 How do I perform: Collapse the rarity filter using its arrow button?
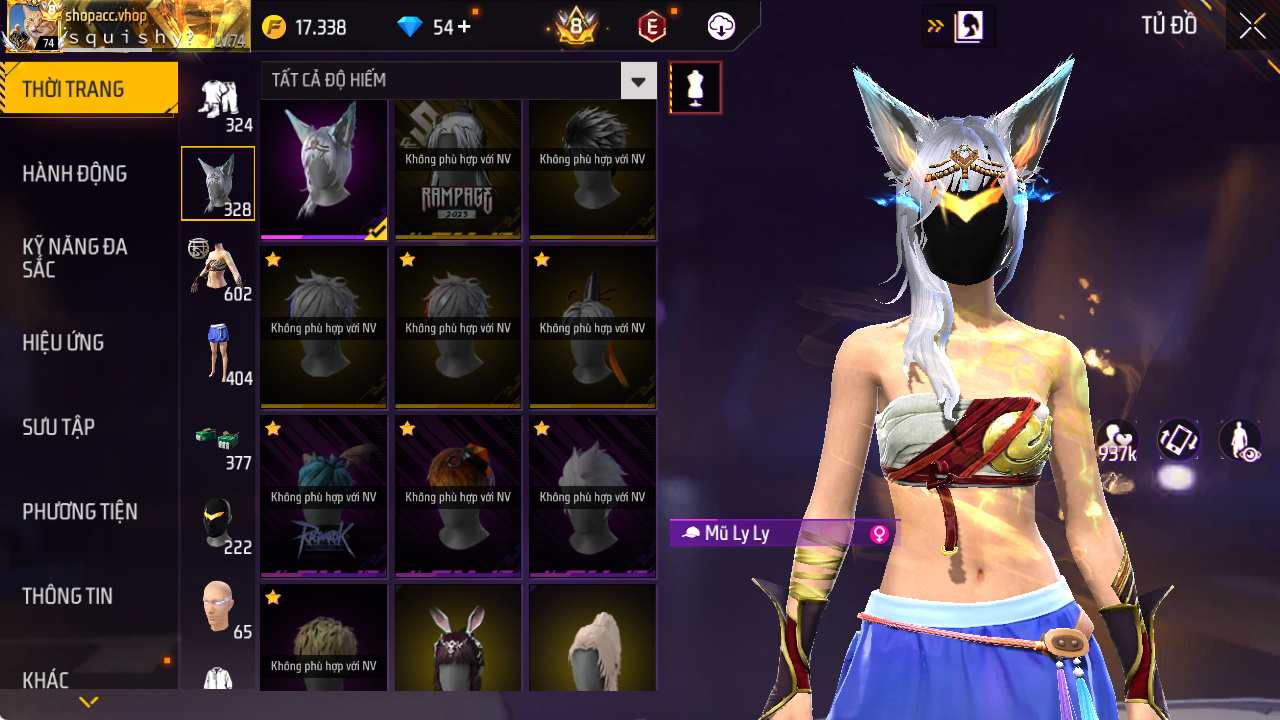click(638, 82)
